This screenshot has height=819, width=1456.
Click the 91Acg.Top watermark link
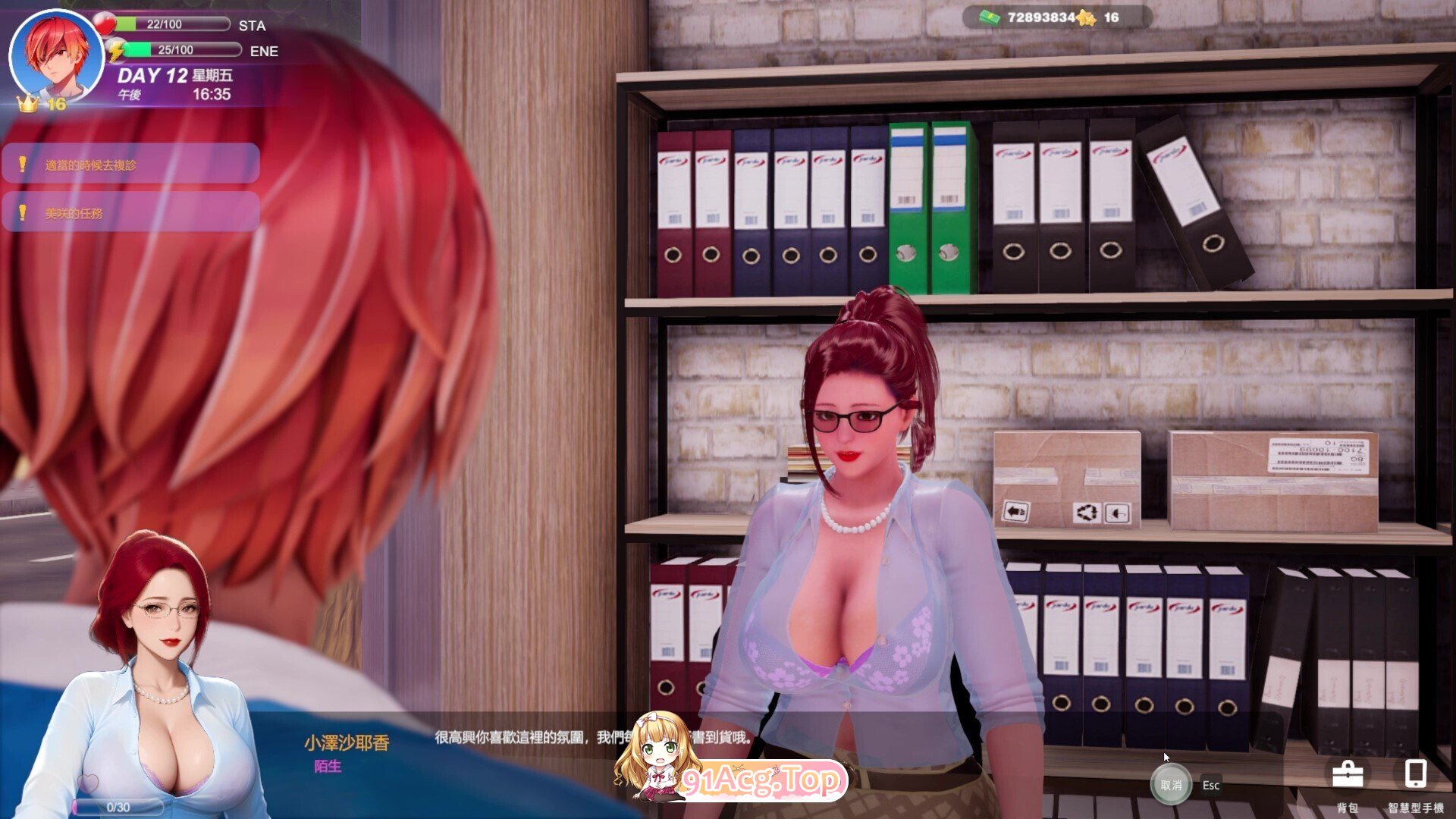pyautogui.click(x=761, y=780)
